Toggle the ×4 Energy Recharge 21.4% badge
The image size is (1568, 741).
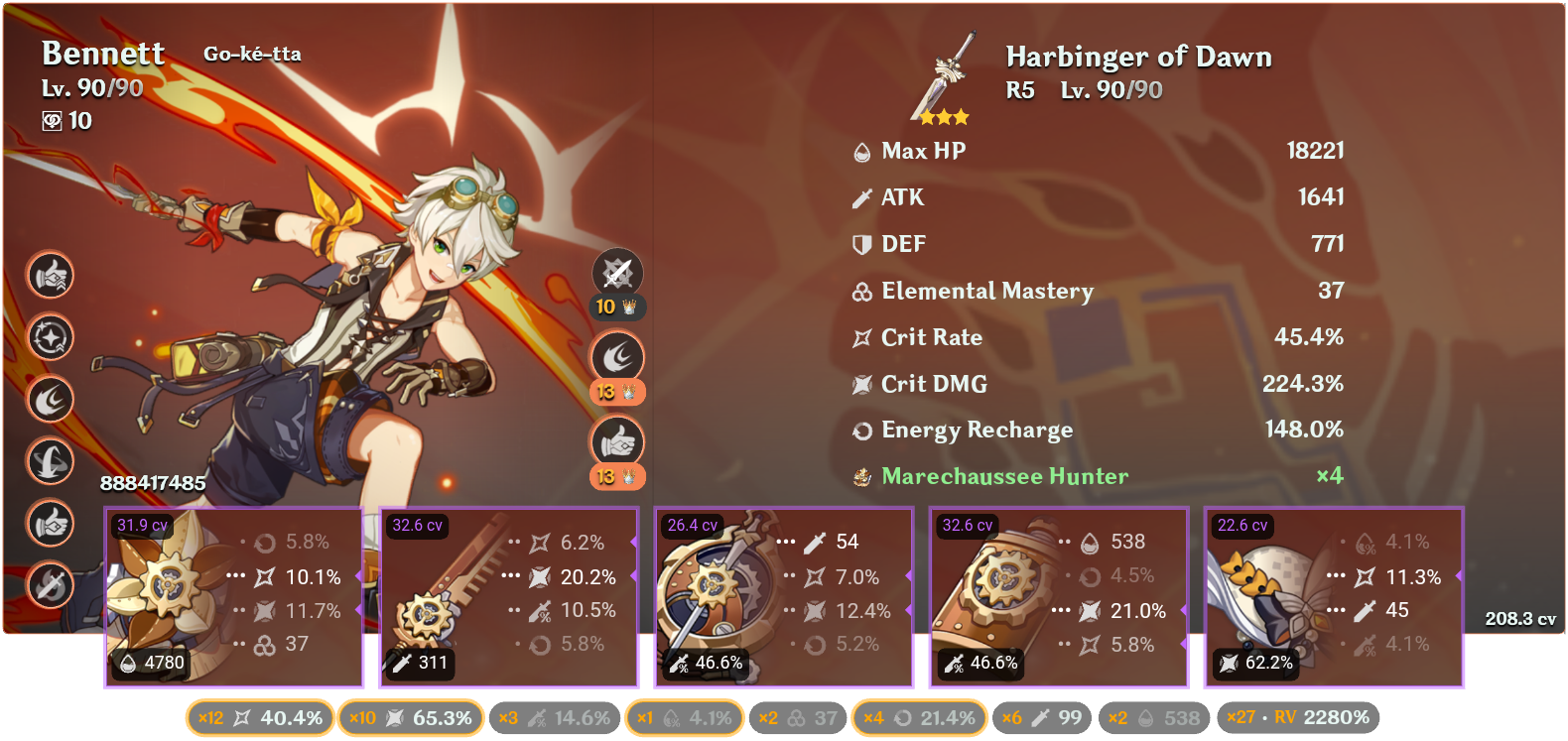point(918,717)
